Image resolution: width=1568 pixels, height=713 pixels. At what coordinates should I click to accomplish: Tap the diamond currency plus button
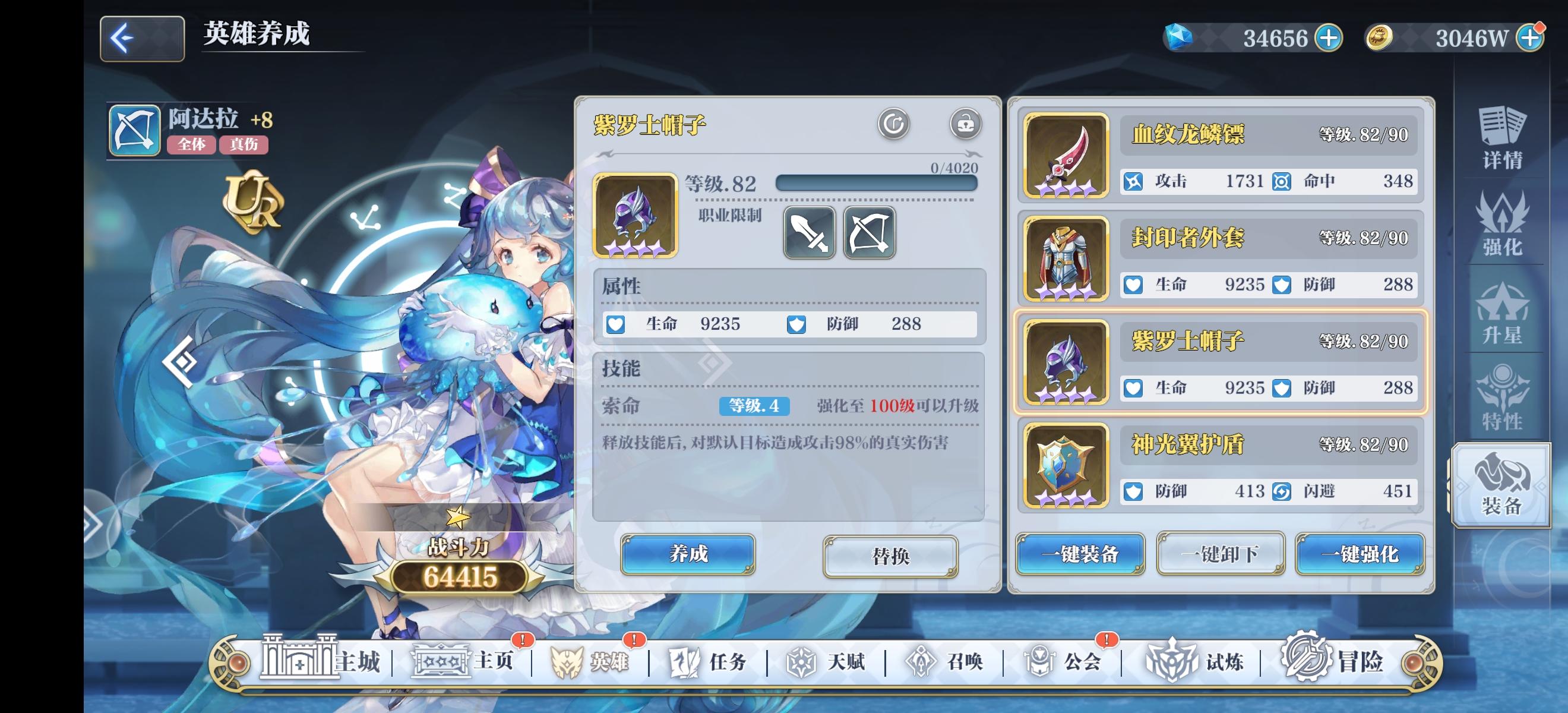[1330, 38]
